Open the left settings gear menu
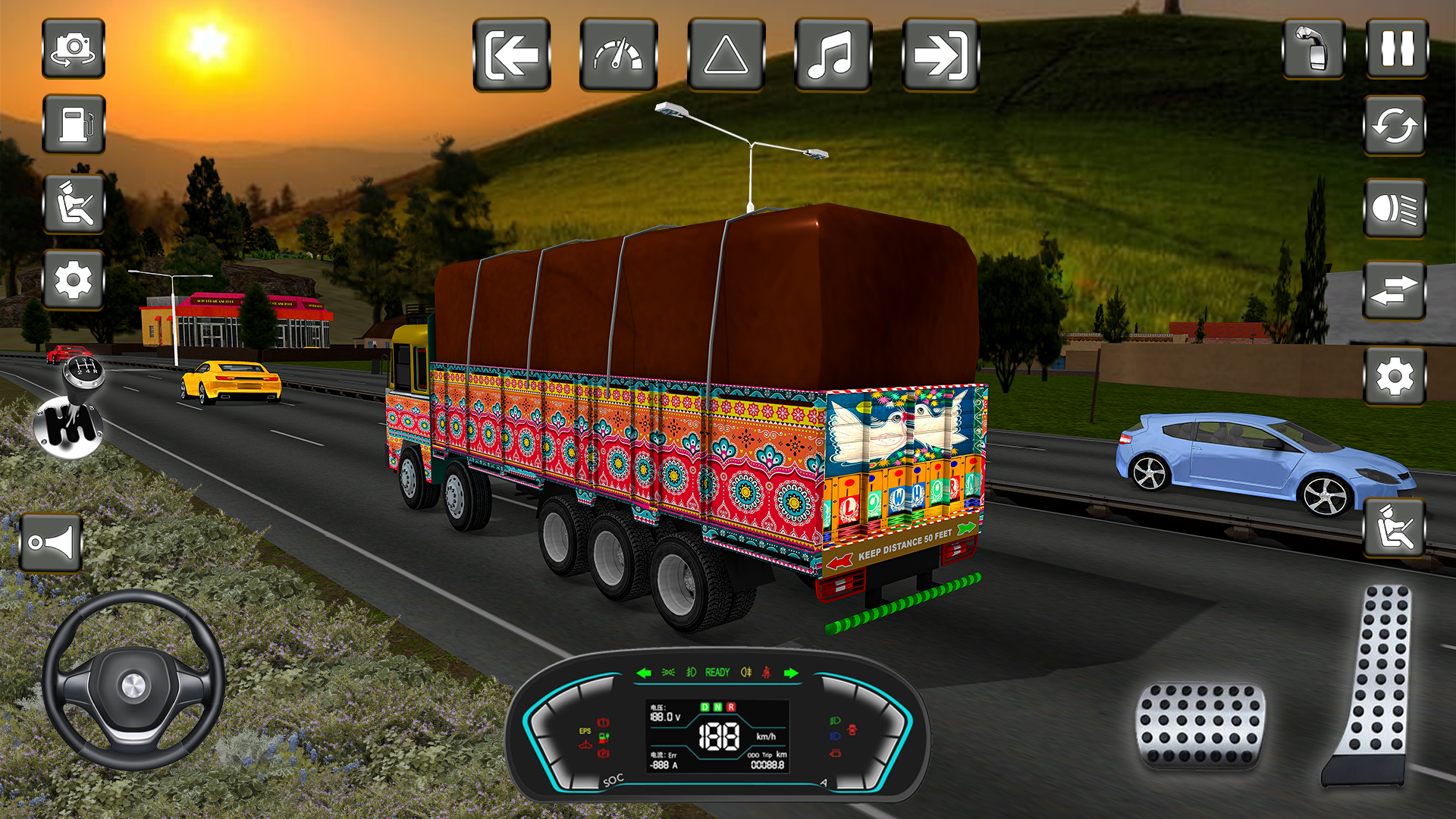Viewport: 1456px width, 819px height. pos(74,280)
